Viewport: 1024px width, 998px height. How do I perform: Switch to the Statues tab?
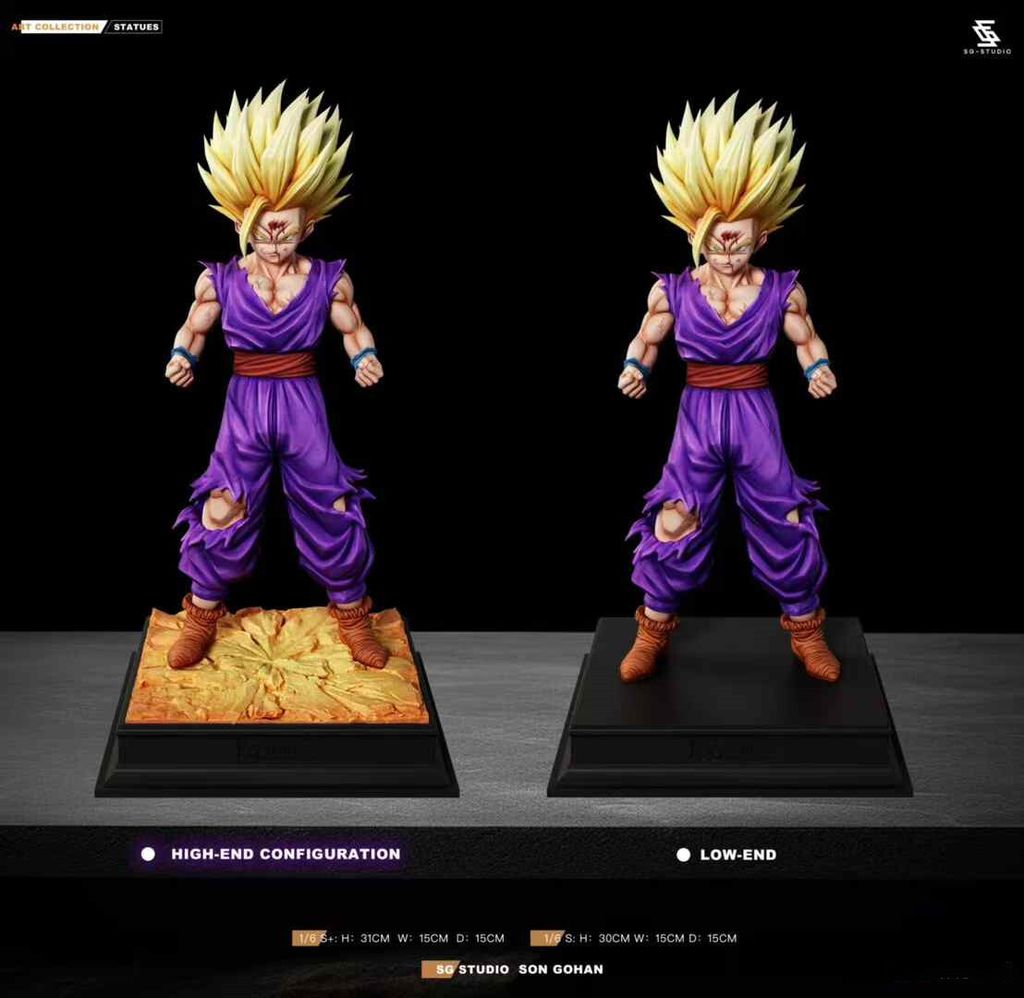coord(135,27)
